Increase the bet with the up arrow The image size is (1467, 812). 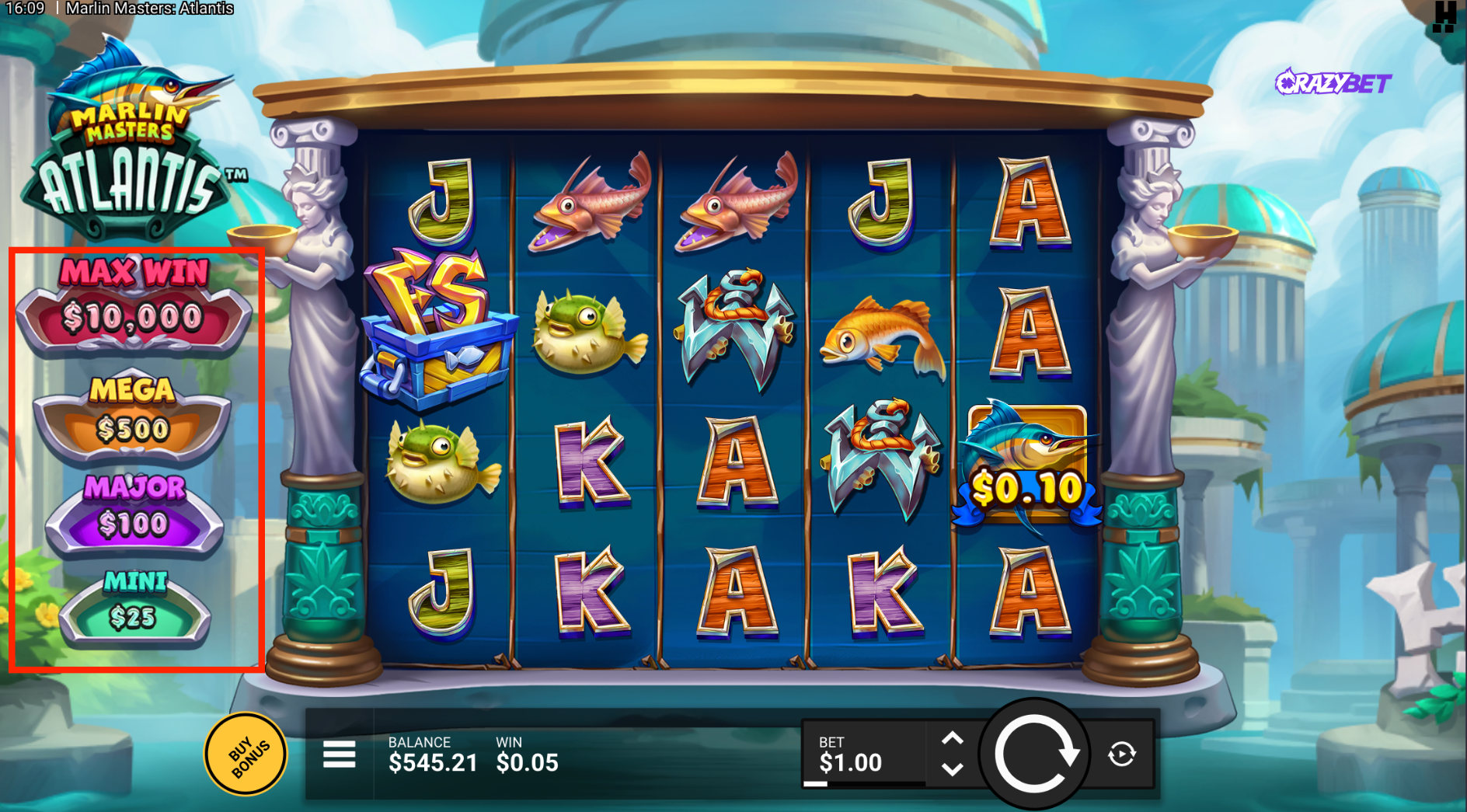(x=953, y=739)
